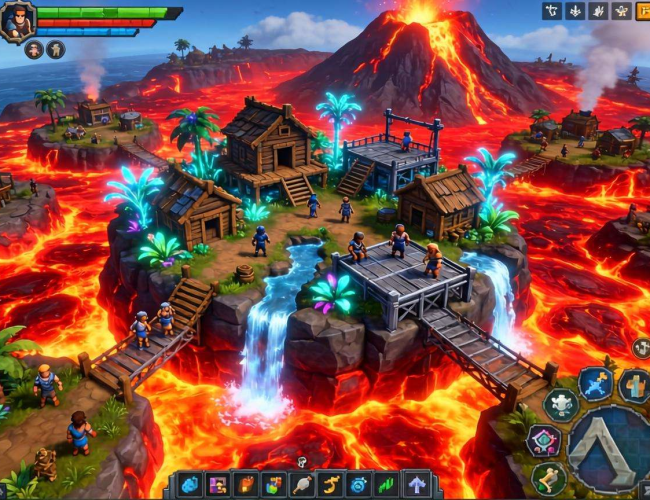Activate the blue sword ability button

(596, 383)
